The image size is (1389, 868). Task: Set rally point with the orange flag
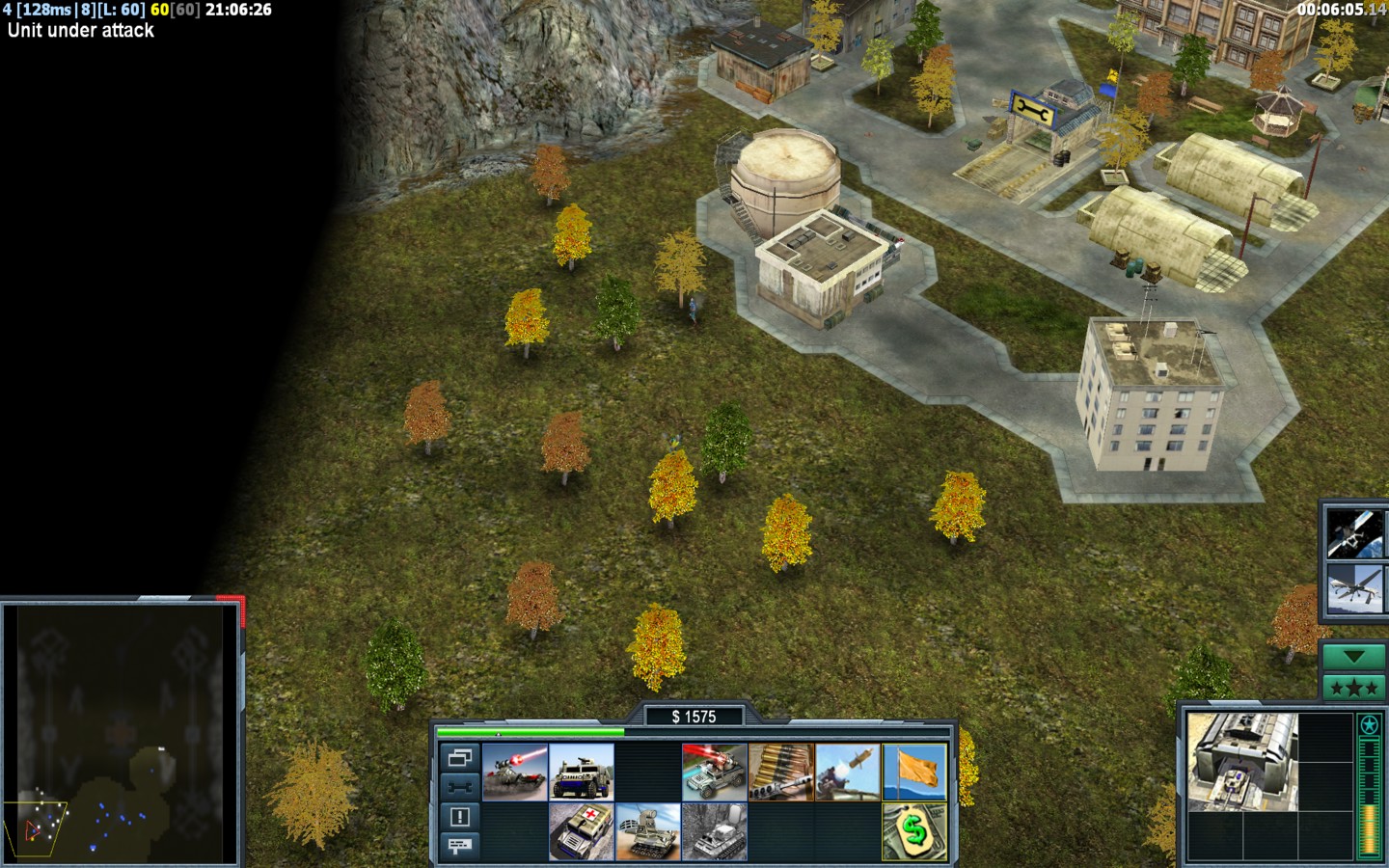[x=914, y=773]
